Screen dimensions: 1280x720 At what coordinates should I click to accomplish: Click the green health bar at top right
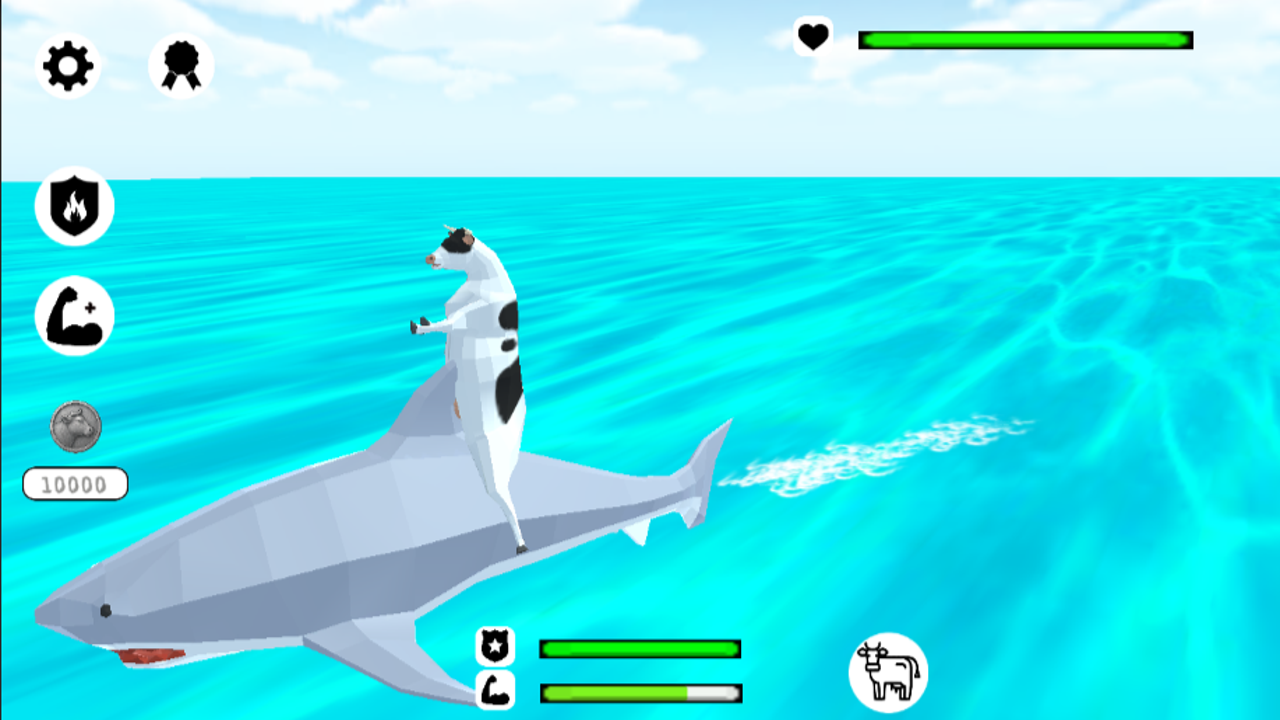coord(1025,39)
